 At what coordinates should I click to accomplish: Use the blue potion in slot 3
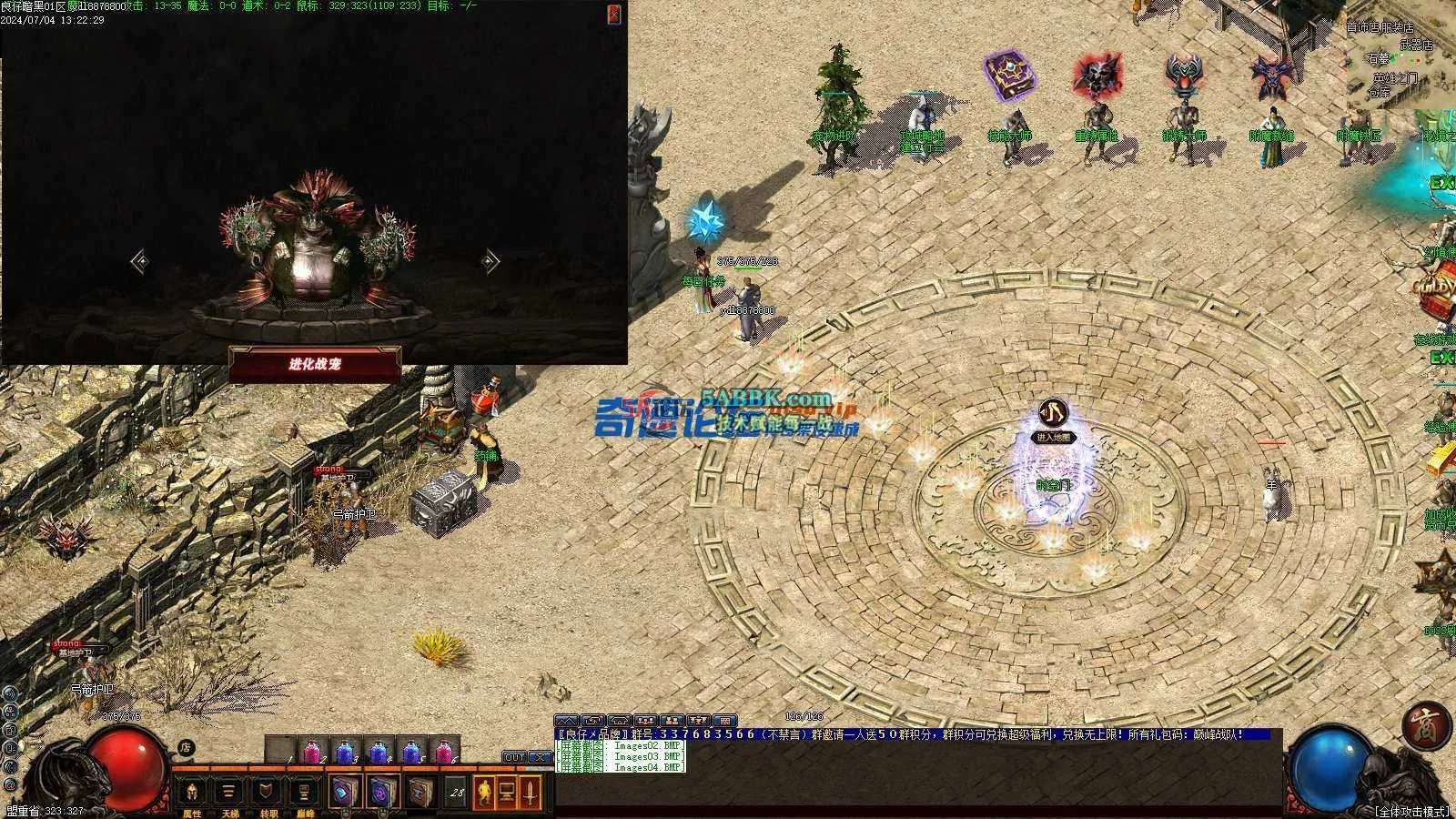(345, 752)
